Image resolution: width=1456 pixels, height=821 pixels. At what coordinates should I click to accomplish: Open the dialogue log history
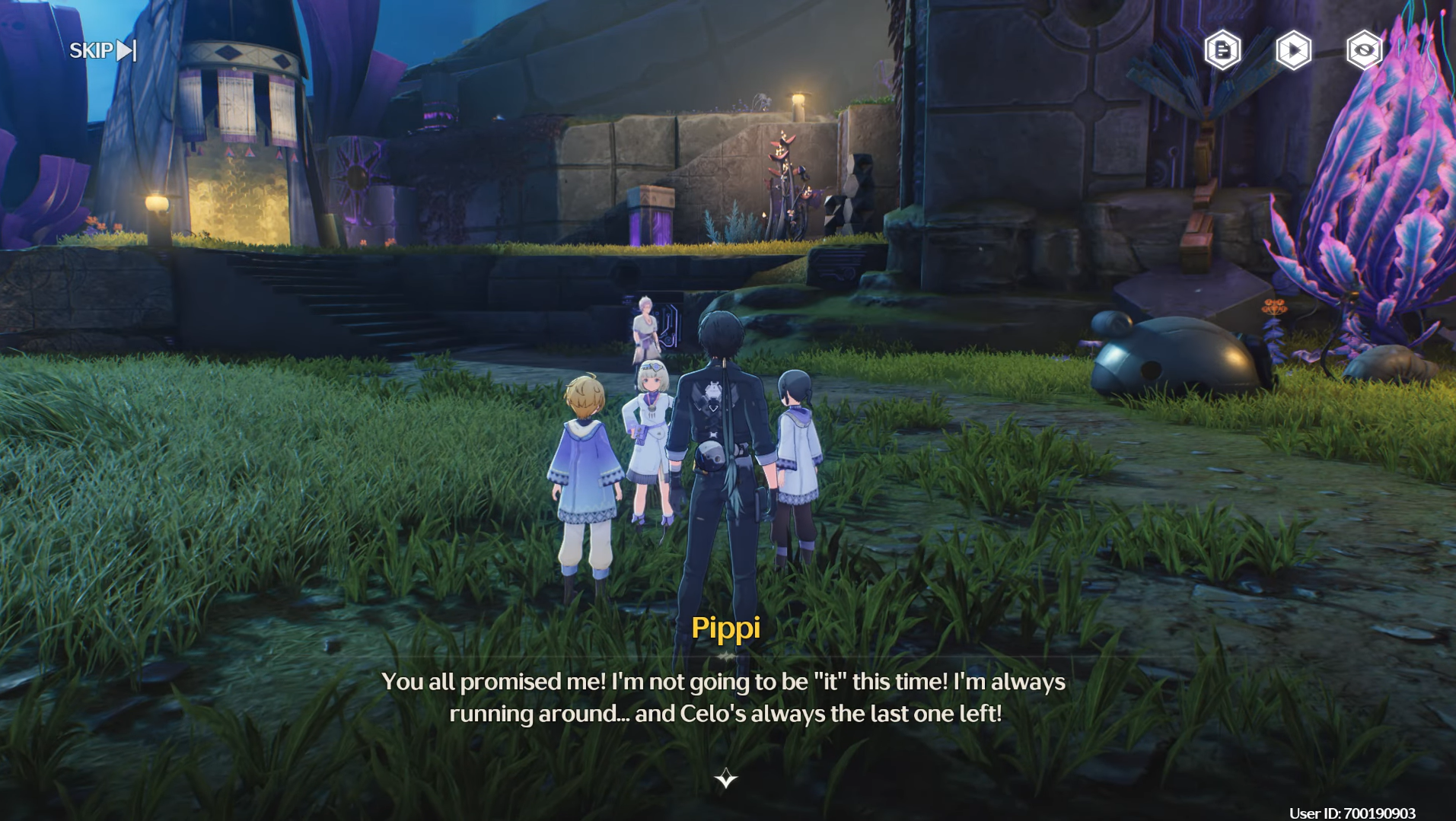1222,50
